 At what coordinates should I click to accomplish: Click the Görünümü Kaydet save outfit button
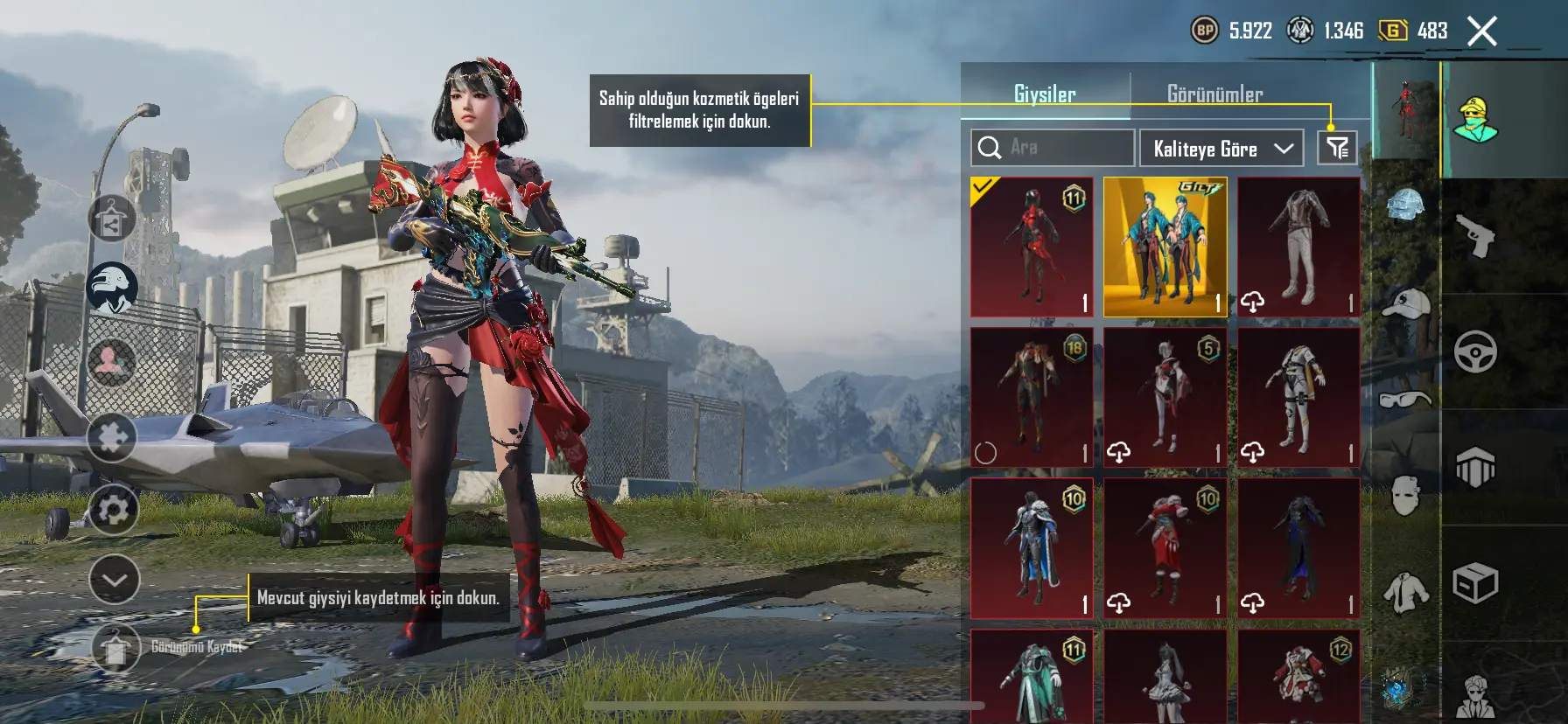[x=115, y=648]
